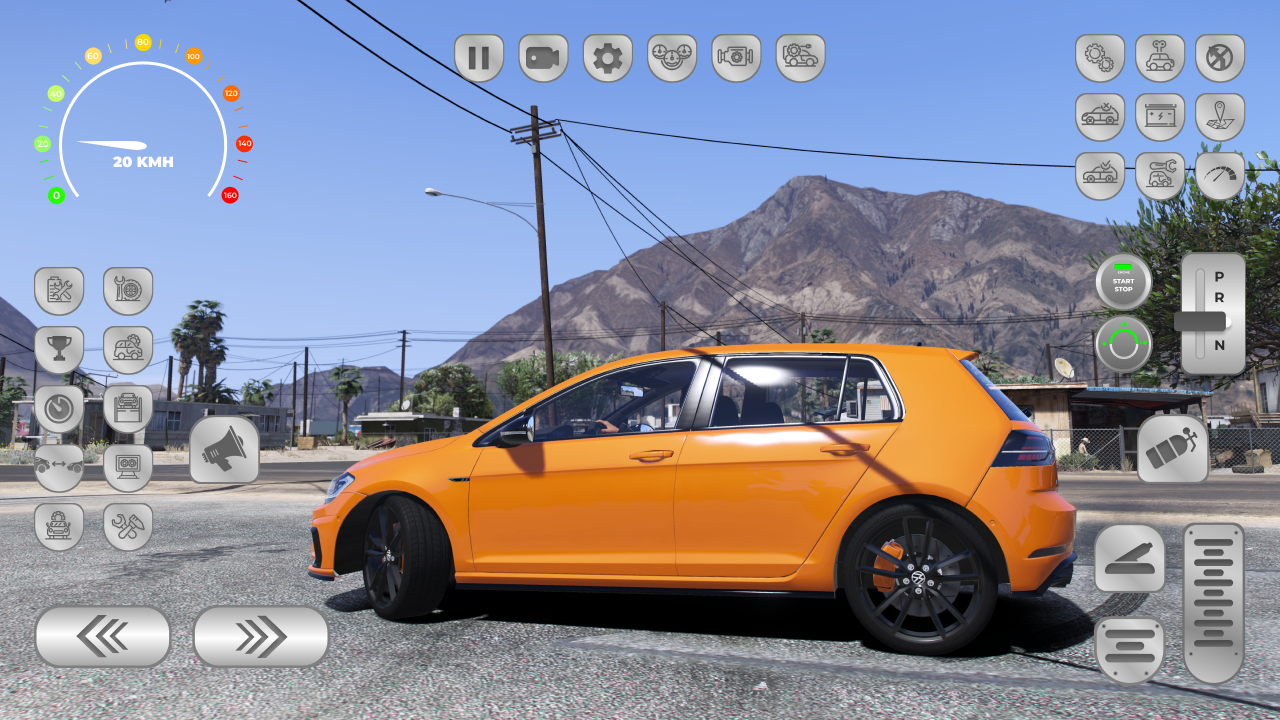Select the wrench and hammer tools icon
The image size is (1280, 720).
tap(128, 526)
